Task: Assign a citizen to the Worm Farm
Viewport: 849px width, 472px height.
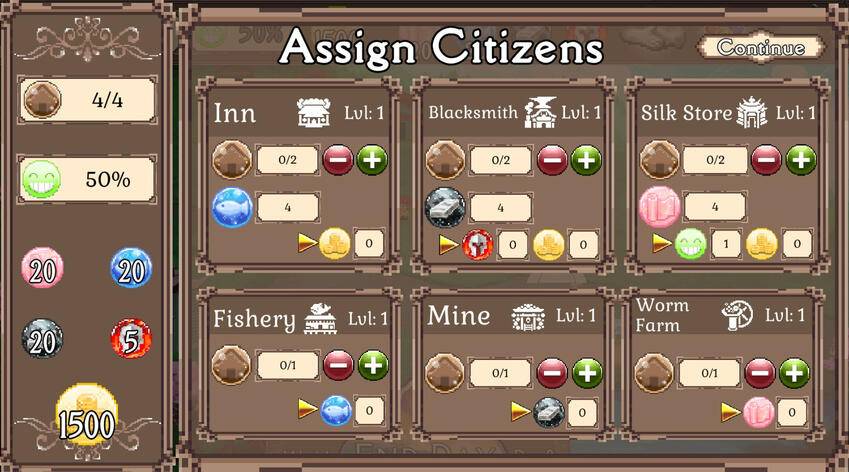Action: pos(794,373)
